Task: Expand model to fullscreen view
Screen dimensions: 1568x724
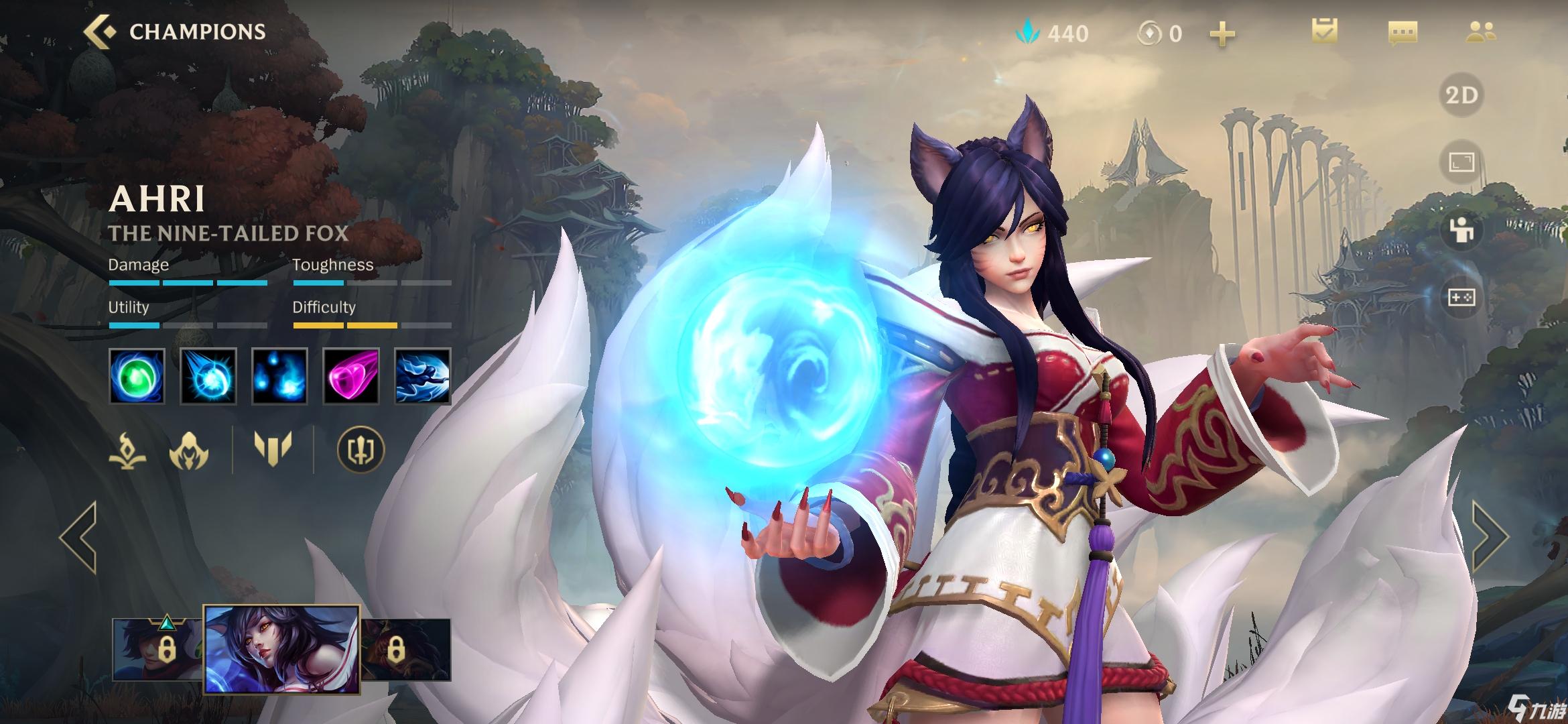Action: pyautogui.click(x=1461, y=163)
